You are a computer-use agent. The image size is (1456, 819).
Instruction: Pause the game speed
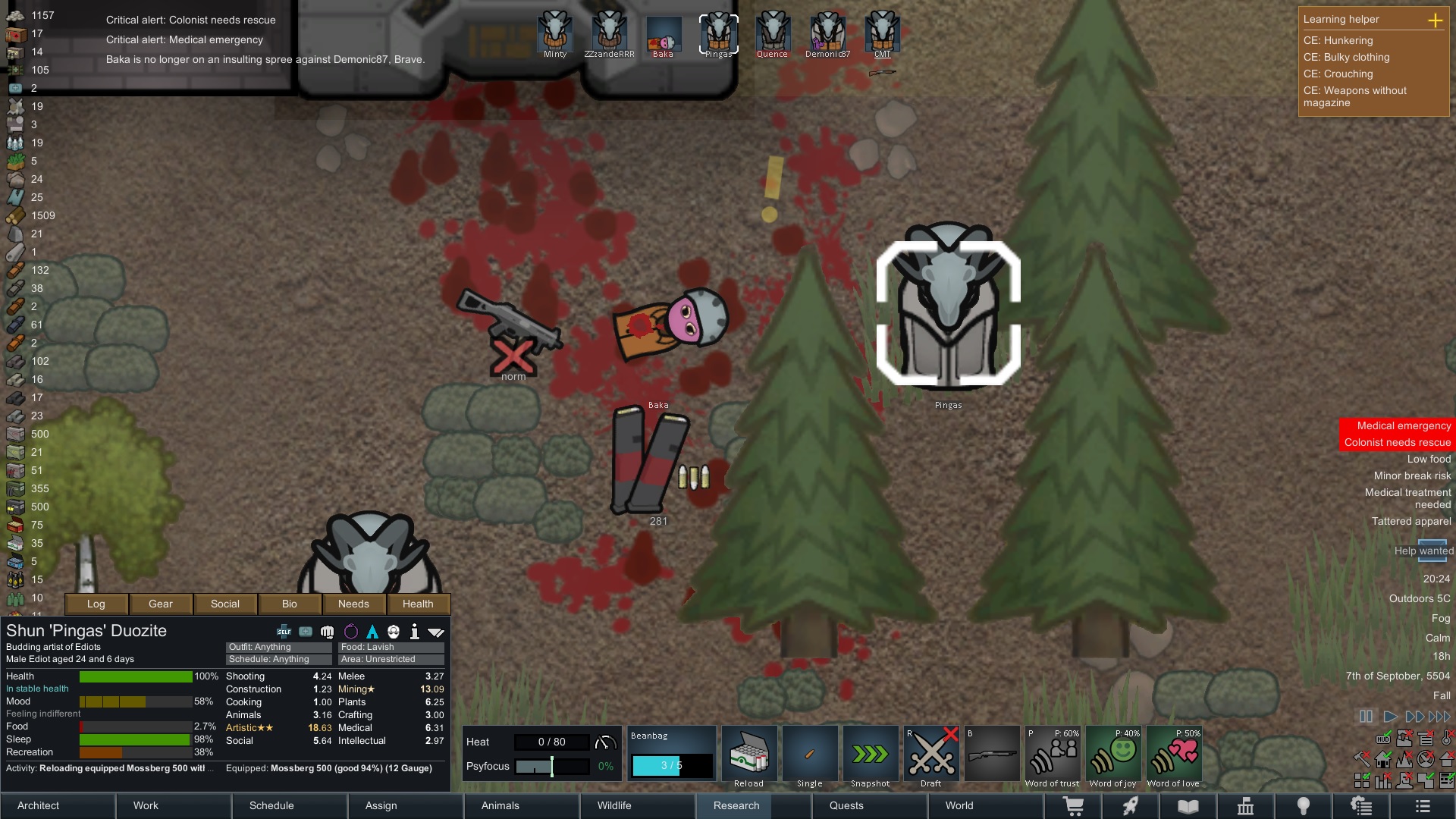pyautogui.click(x=1366, y=717)
